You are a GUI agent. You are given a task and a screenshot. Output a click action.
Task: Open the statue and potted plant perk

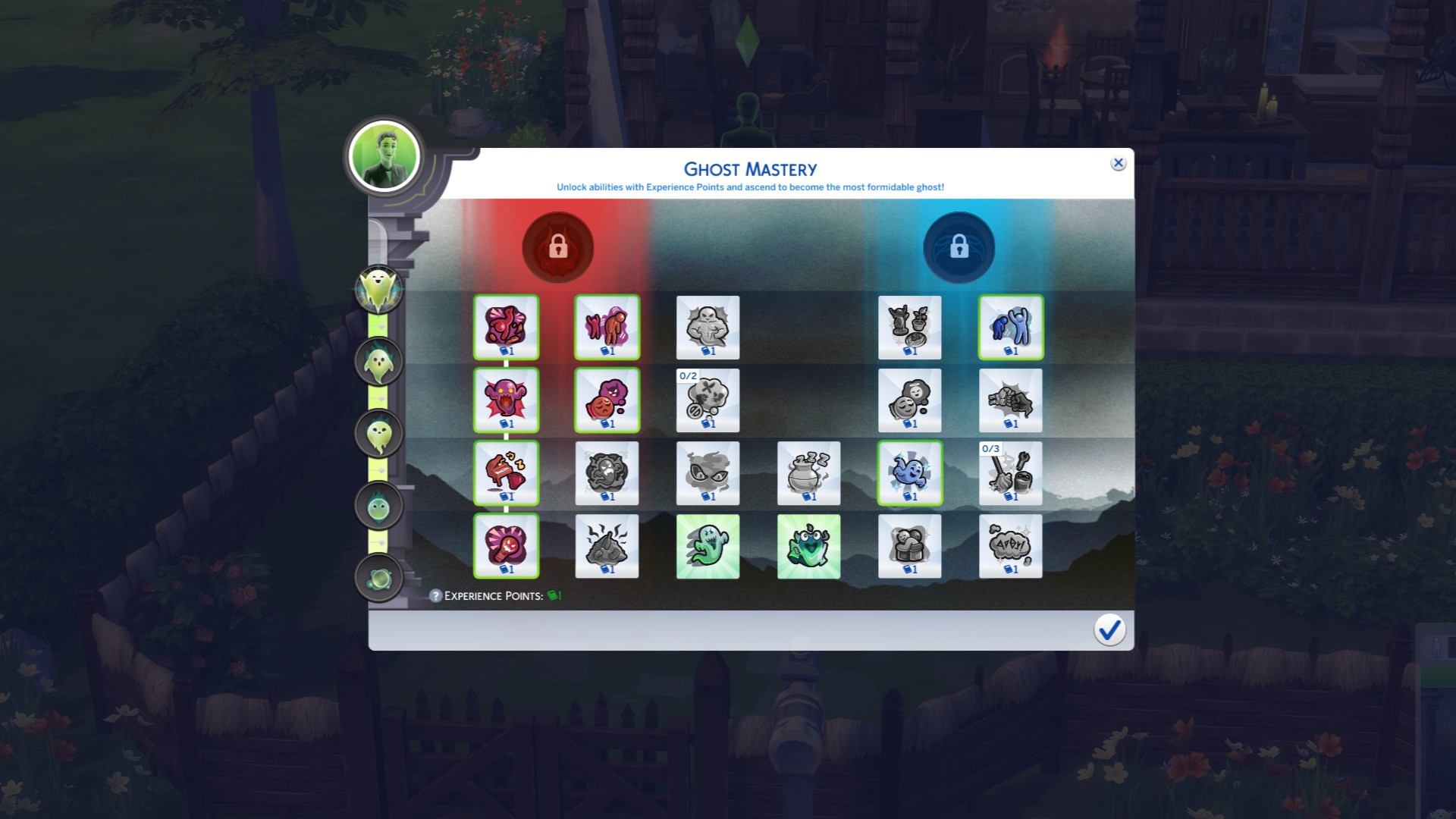tap(910, 328)
